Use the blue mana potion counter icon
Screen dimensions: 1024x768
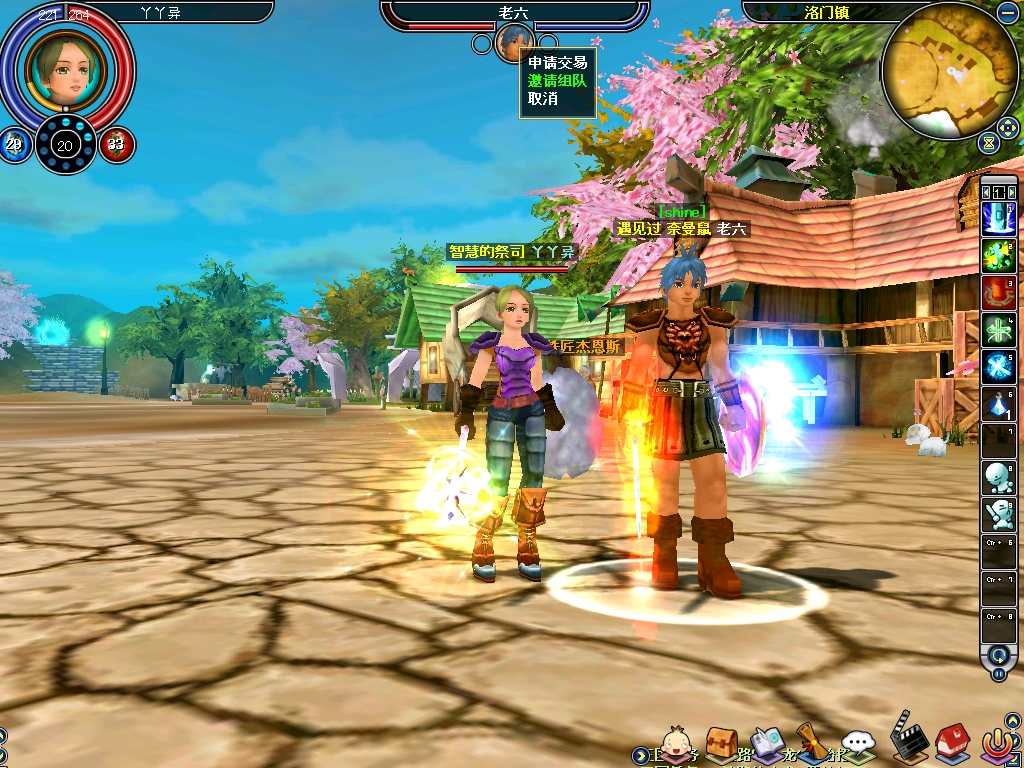pos(15,145)
